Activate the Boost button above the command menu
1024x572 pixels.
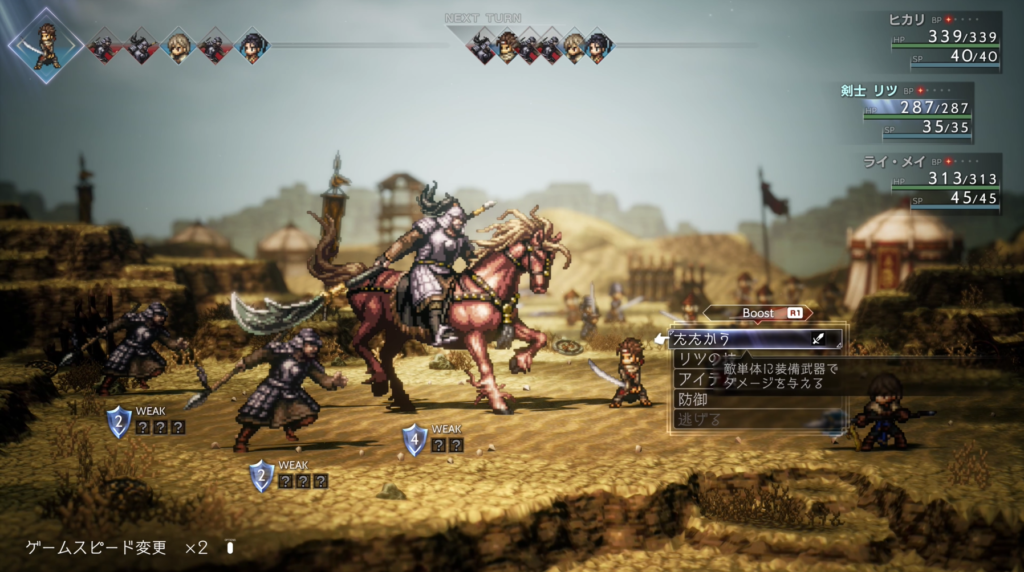(x=759, y=313)
